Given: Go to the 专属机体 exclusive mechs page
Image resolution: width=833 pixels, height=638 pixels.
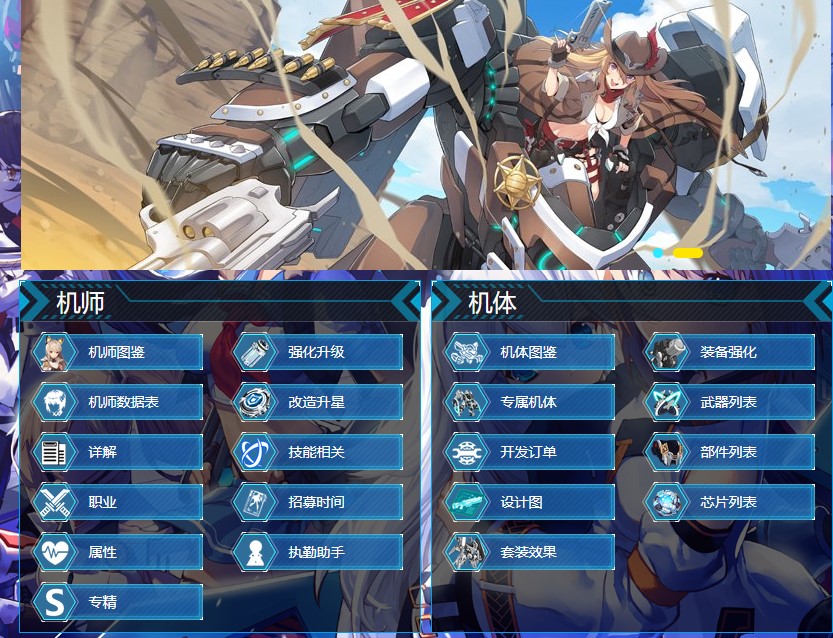Looking at the screenshot, I should [529, 402].
